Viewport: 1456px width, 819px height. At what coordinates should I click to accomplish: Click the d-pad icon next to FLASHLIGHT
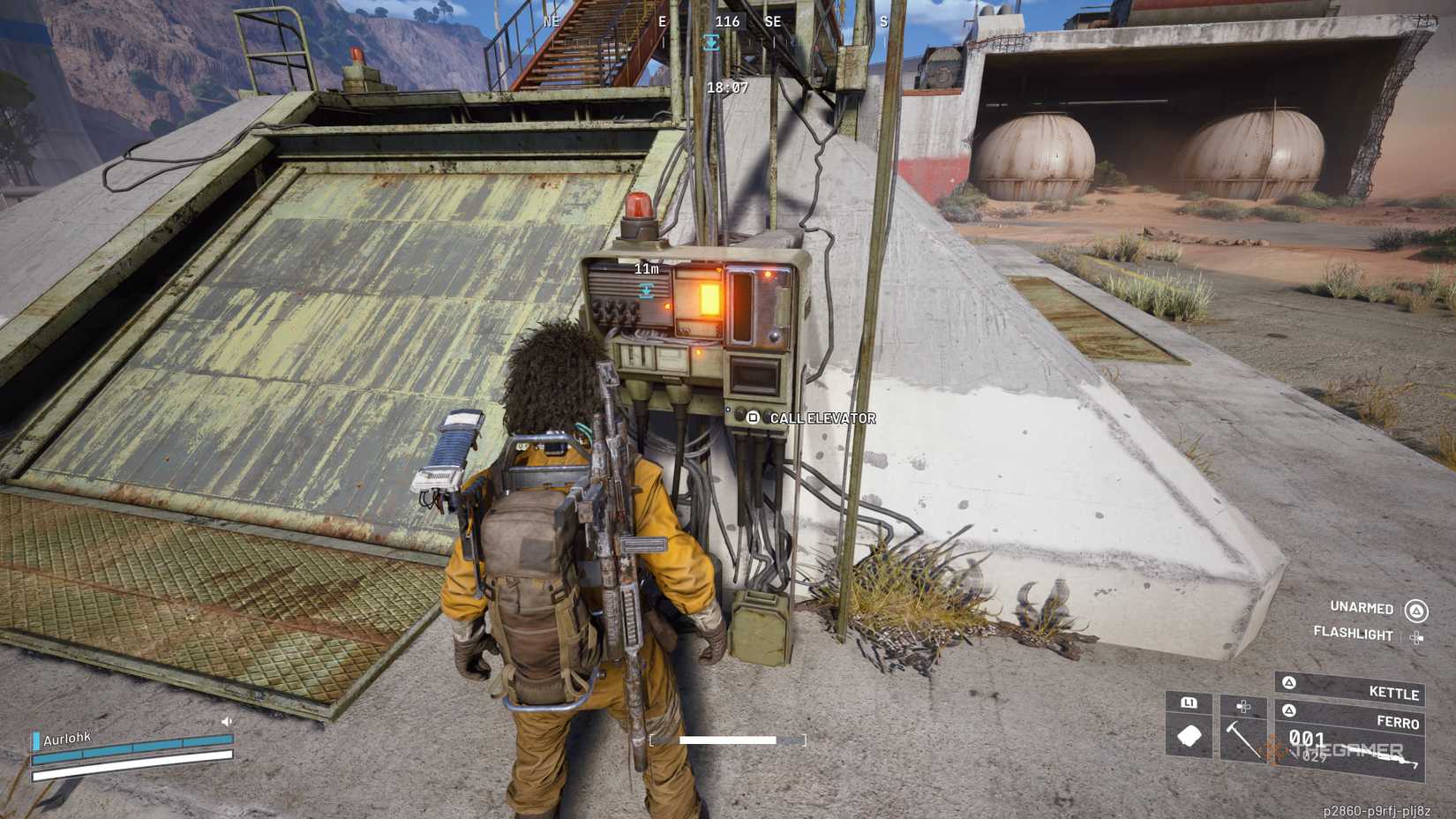click(x=1418, y=637)
